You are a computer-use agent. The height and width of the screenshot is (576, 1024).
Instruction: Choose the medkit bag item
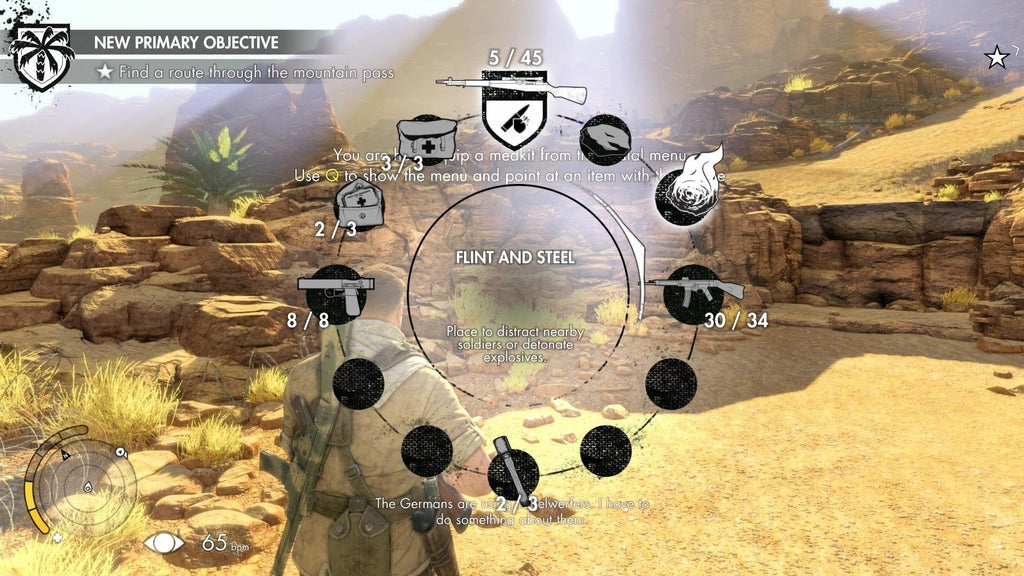pos(426,142)
